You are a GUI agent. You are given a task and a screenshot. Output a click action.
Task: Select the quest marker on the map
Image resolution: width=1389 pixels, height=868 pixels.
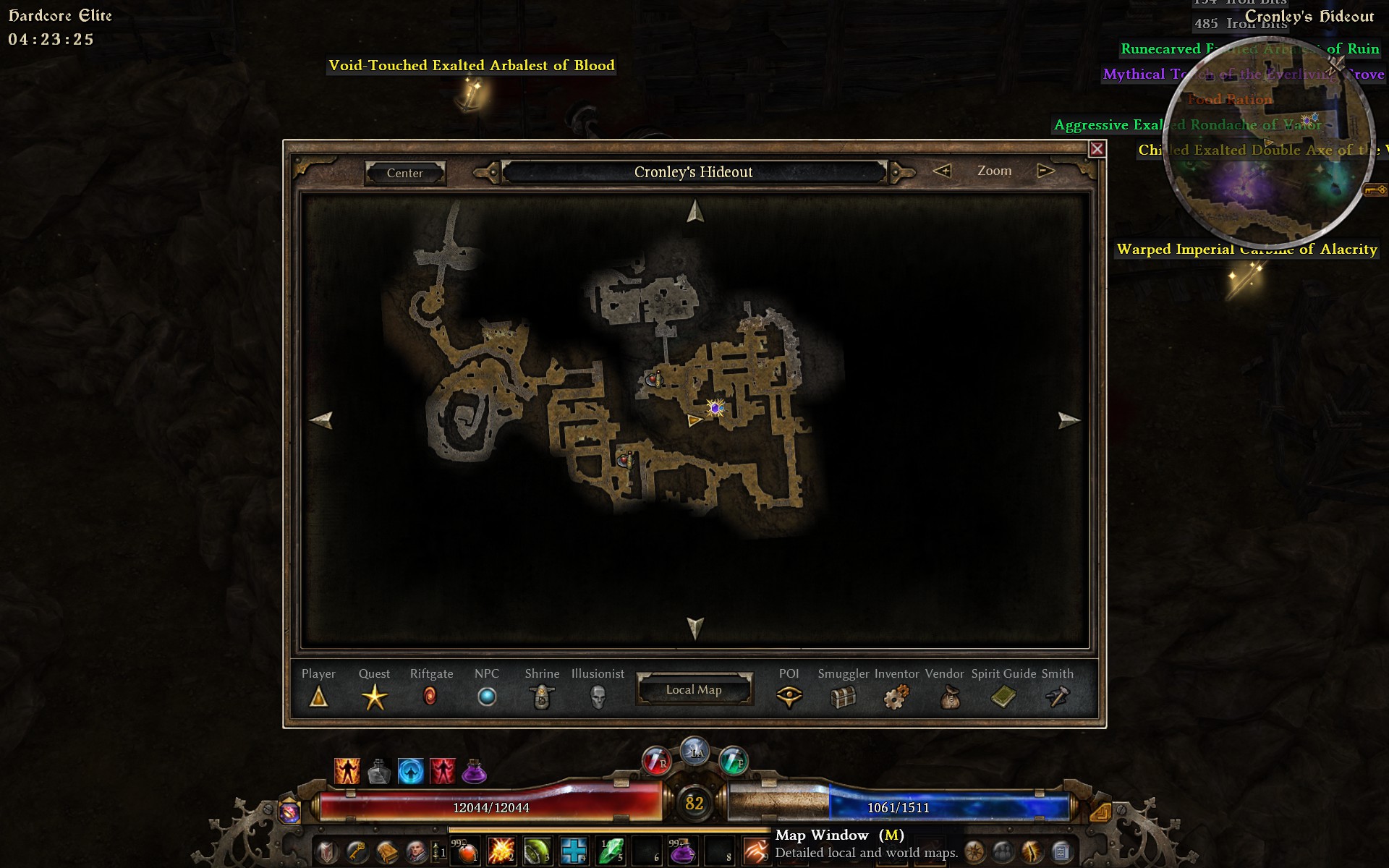click(715, 409)
